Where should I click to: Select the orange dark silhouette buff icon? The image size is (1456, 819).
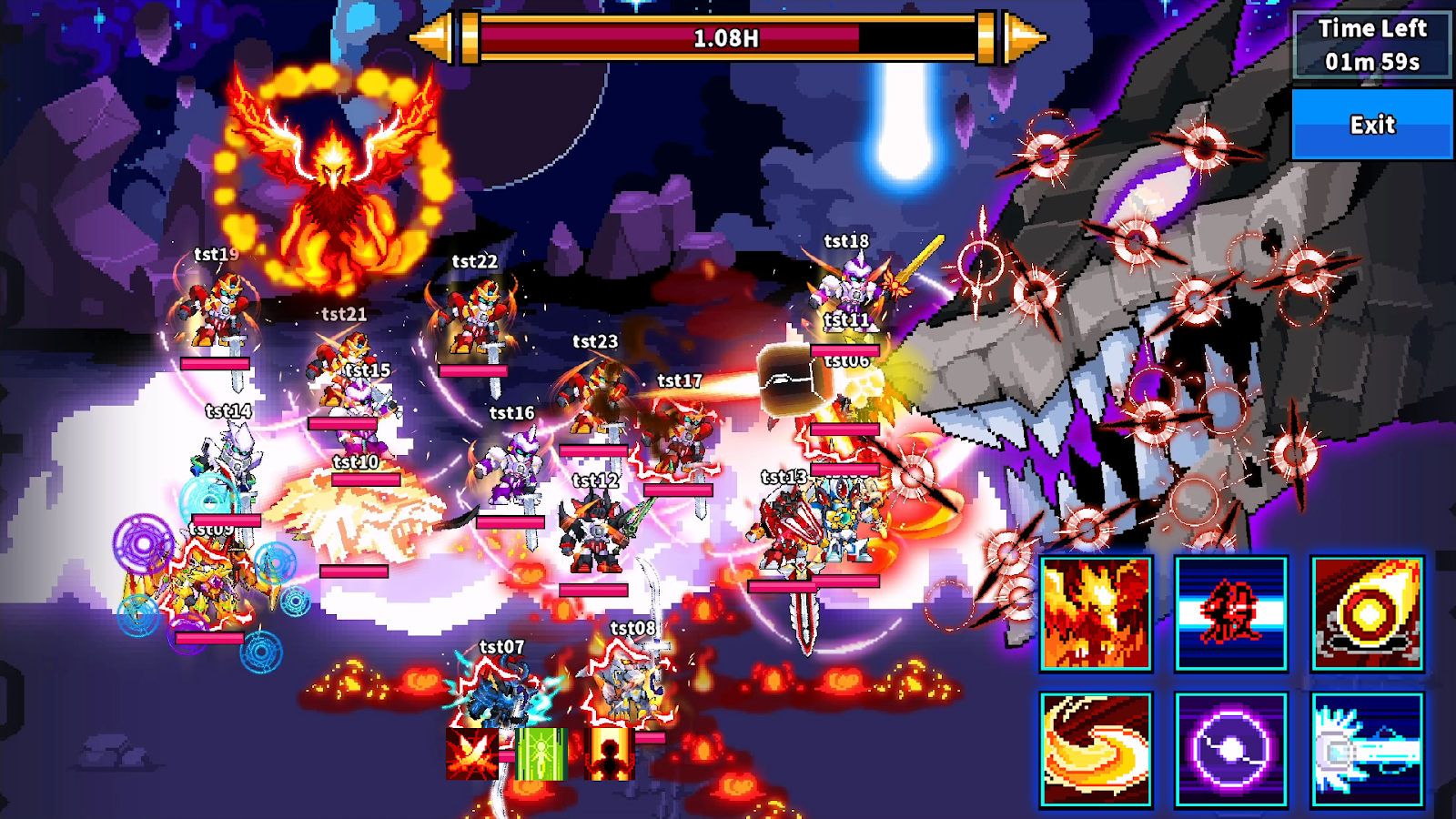(x=608, y=753)
